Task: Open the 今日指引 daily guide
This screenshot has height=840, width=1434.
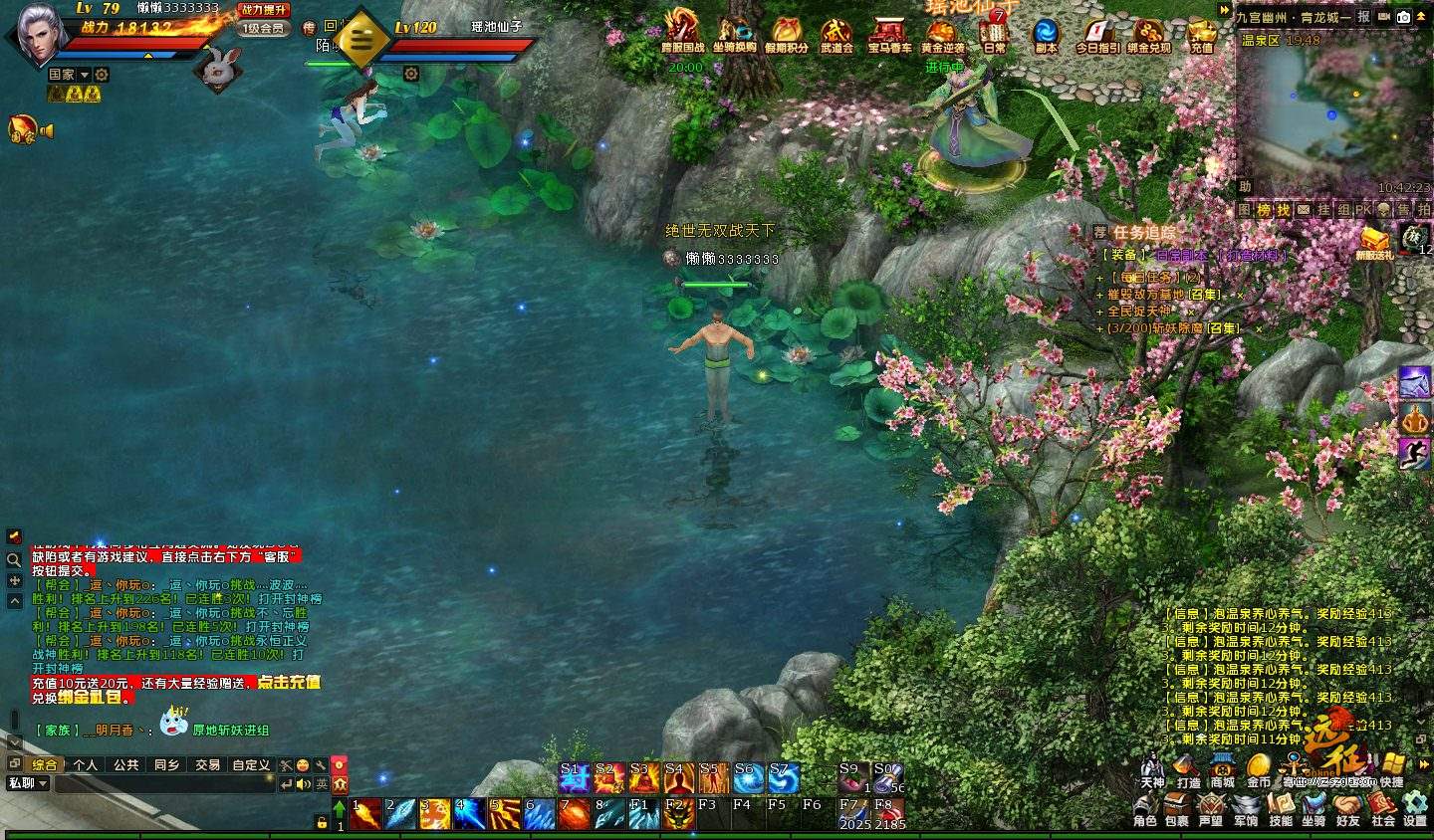Action: tap(1097, 35)
